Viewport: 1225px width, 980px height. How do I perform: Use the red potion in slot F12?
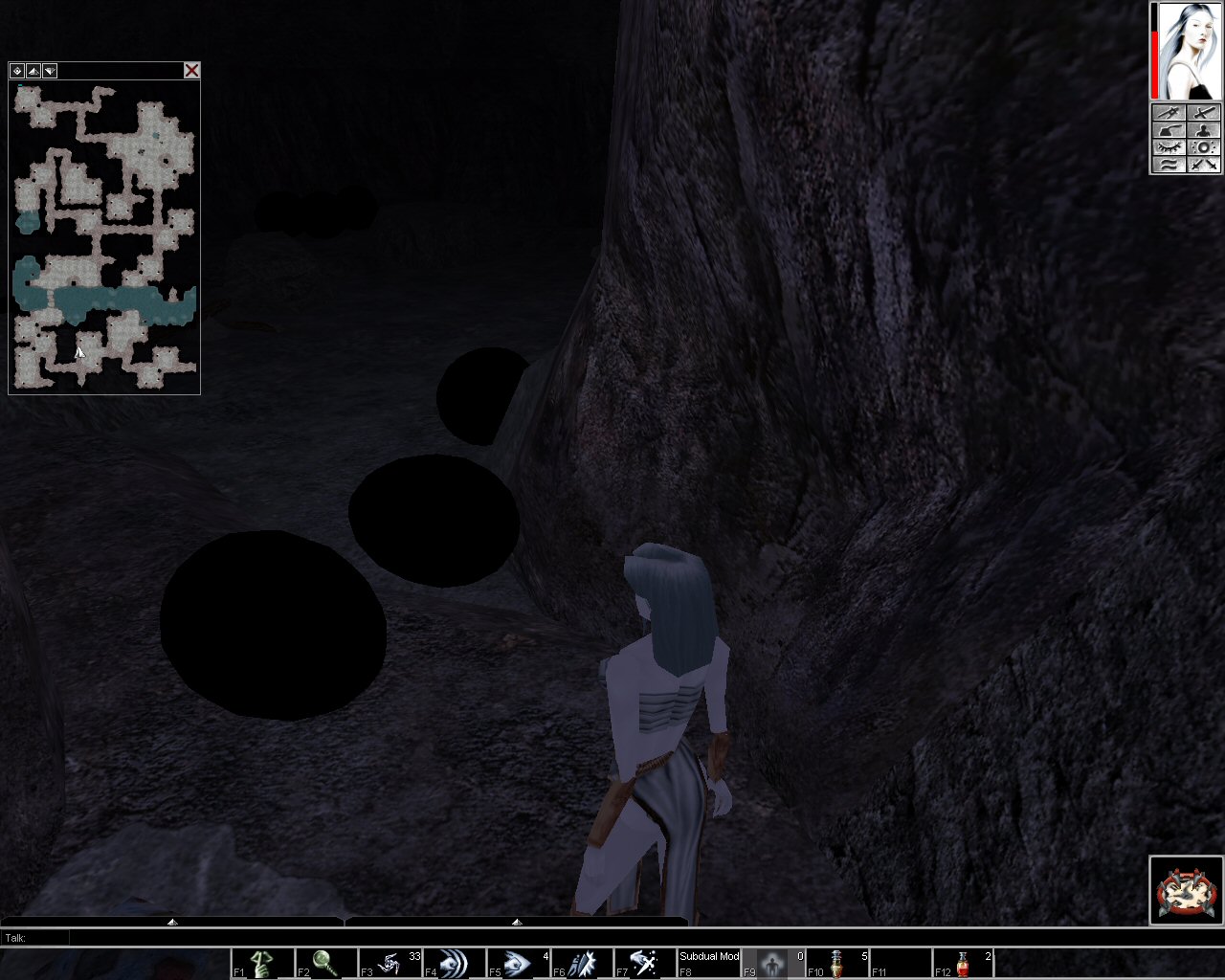point(965,963)
